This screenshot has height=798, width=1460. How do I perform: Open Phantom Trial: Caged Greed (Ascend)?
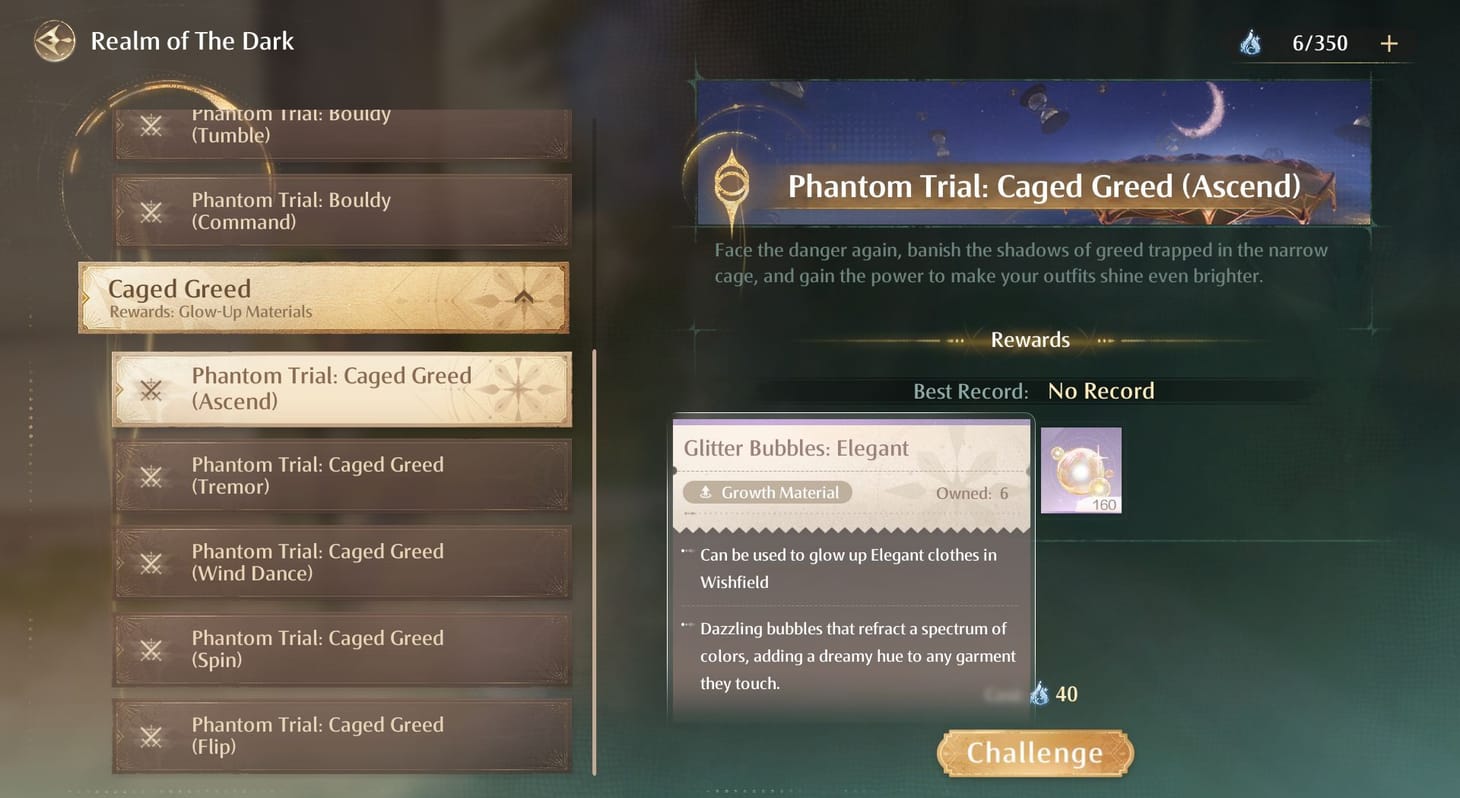[x=340, y=389]
